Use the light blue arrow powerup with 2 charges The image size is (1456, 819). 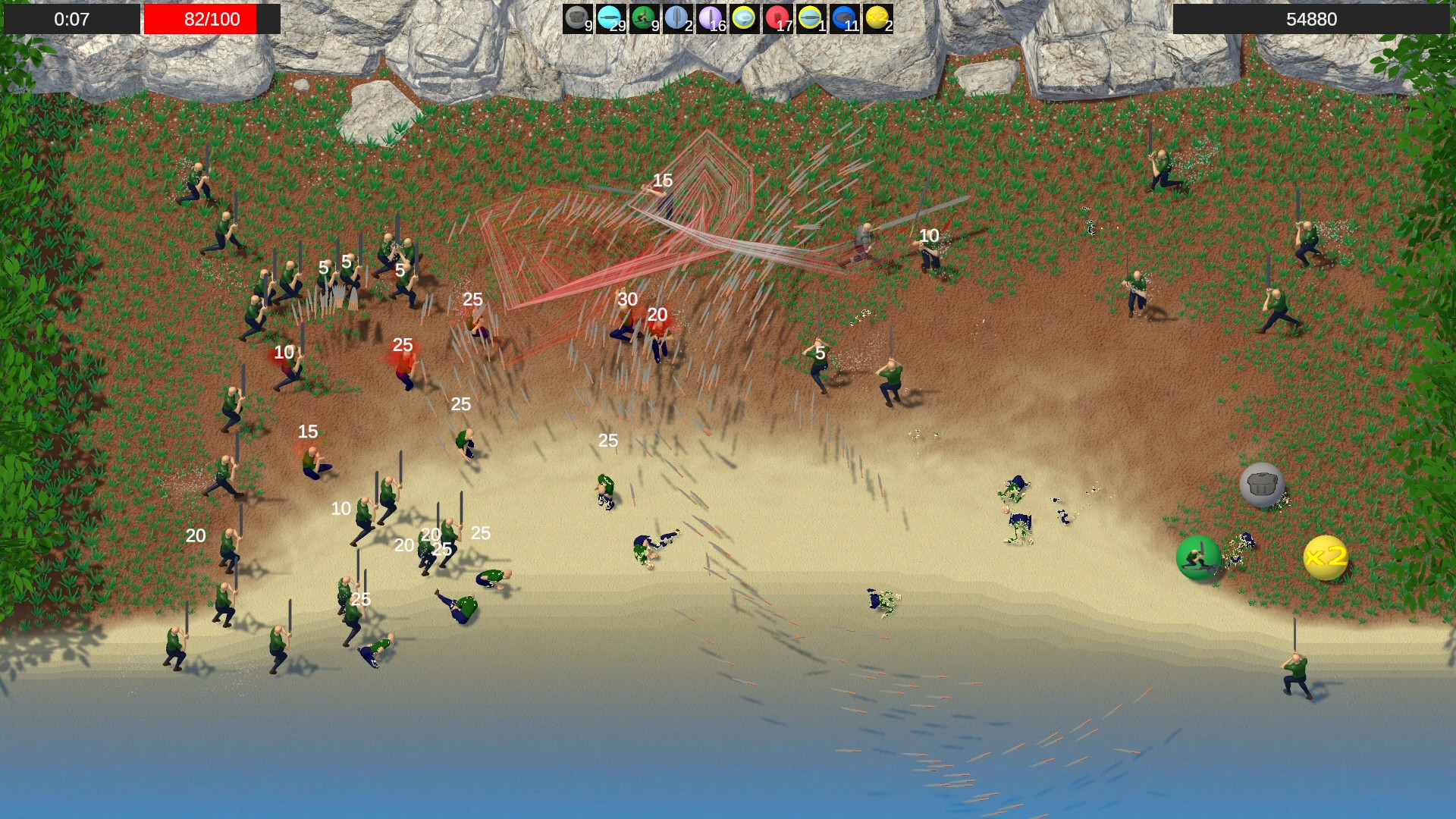[x=679, y=17]
